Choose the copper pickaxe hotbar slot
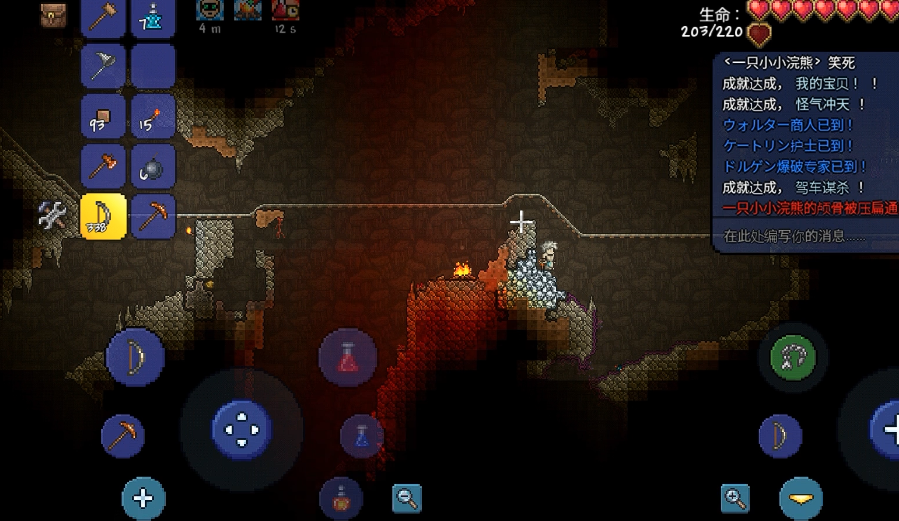 (153, 216)
